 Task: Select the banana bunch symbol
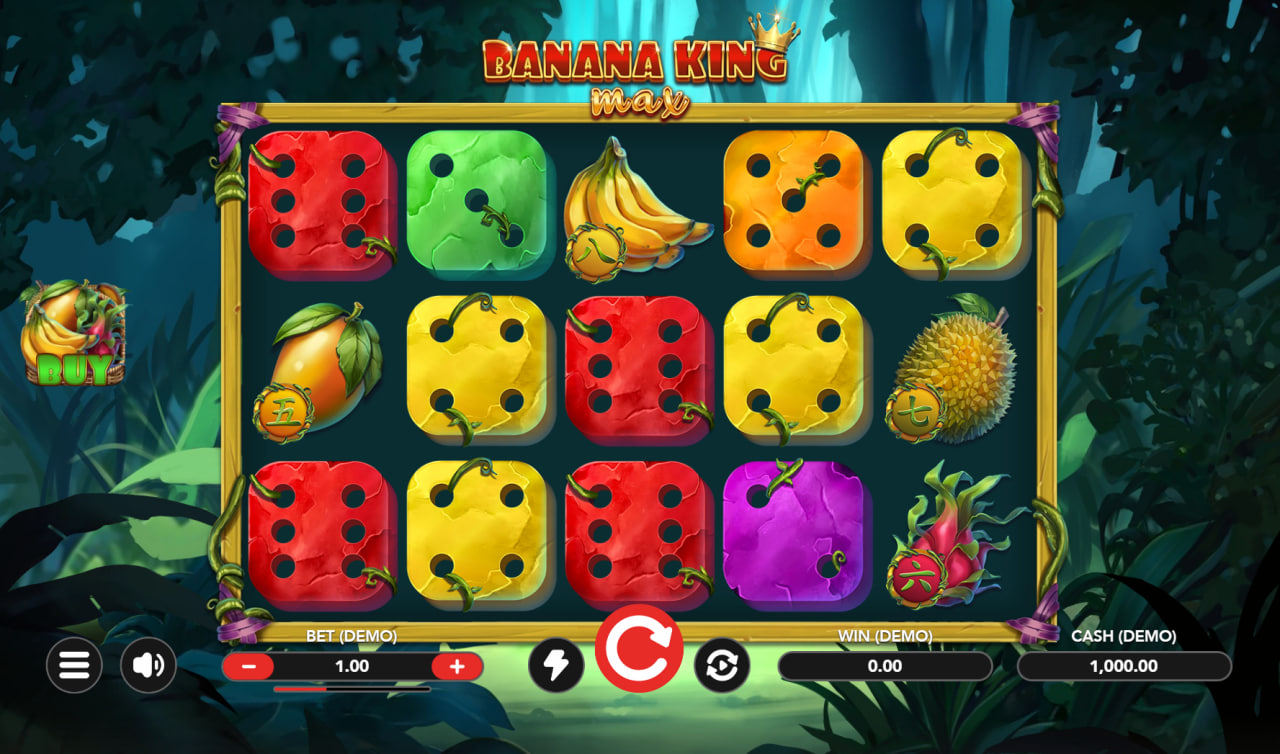640,205
